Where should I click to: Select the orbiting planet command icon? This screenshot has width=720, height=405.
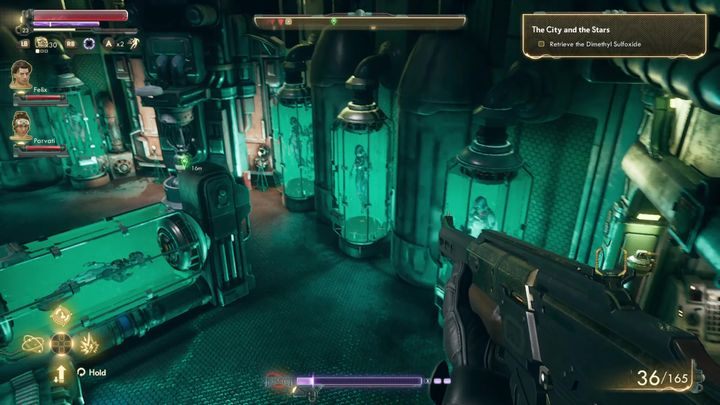pos(31,343)
